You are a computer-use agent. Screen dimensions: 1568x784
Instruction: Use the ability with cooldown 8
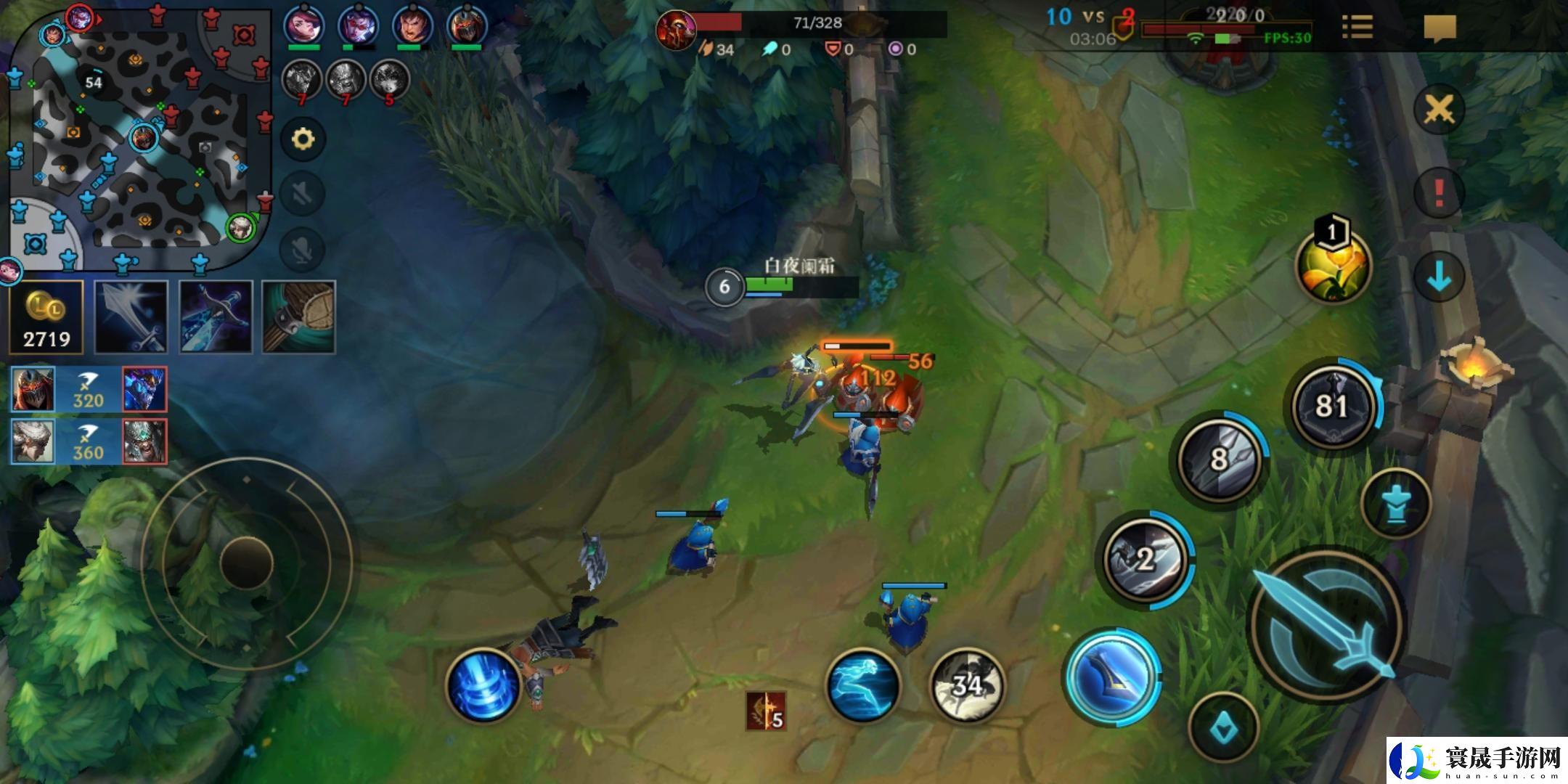1221,459
